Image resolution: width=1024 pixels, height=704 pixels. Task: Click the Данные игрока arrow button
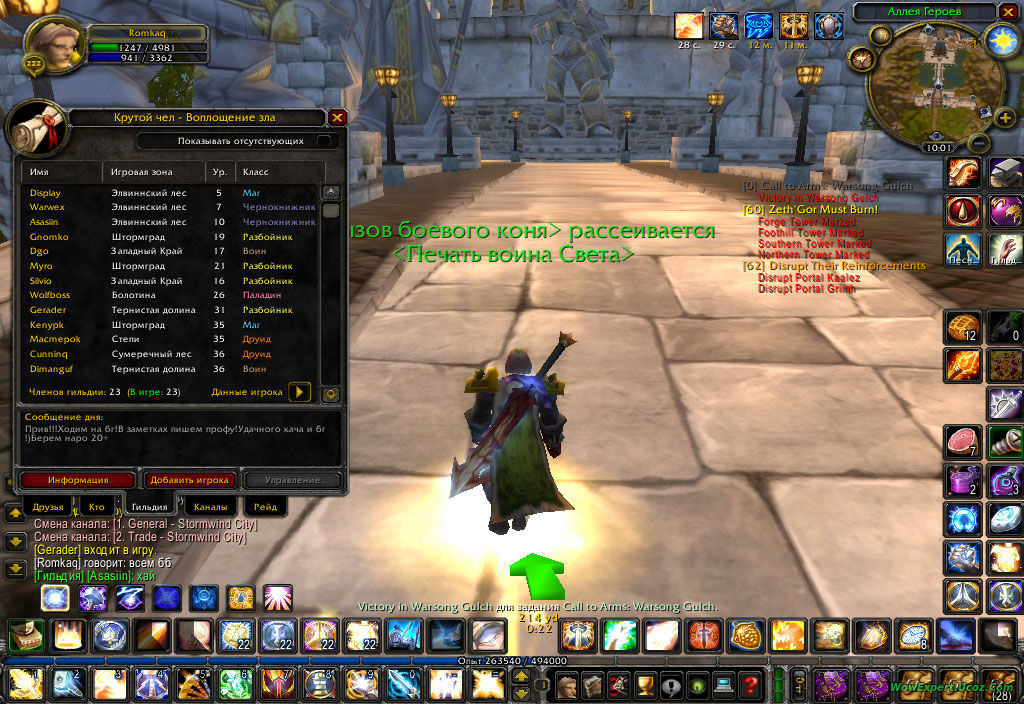[x=299, y=392]
